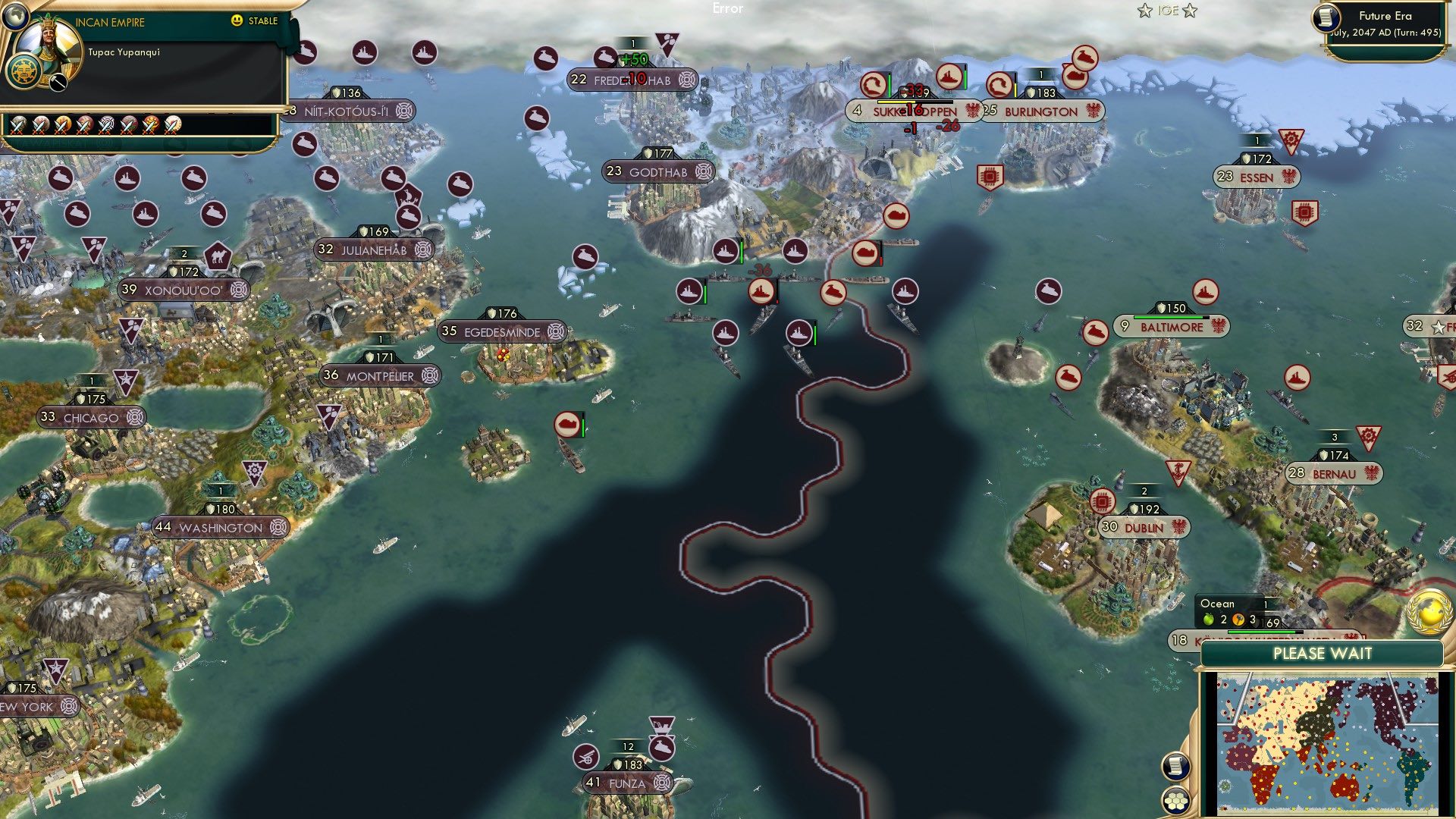Select the Godthab city banner
Viewport: 1456px width, 819px height.
pos(660,172)
